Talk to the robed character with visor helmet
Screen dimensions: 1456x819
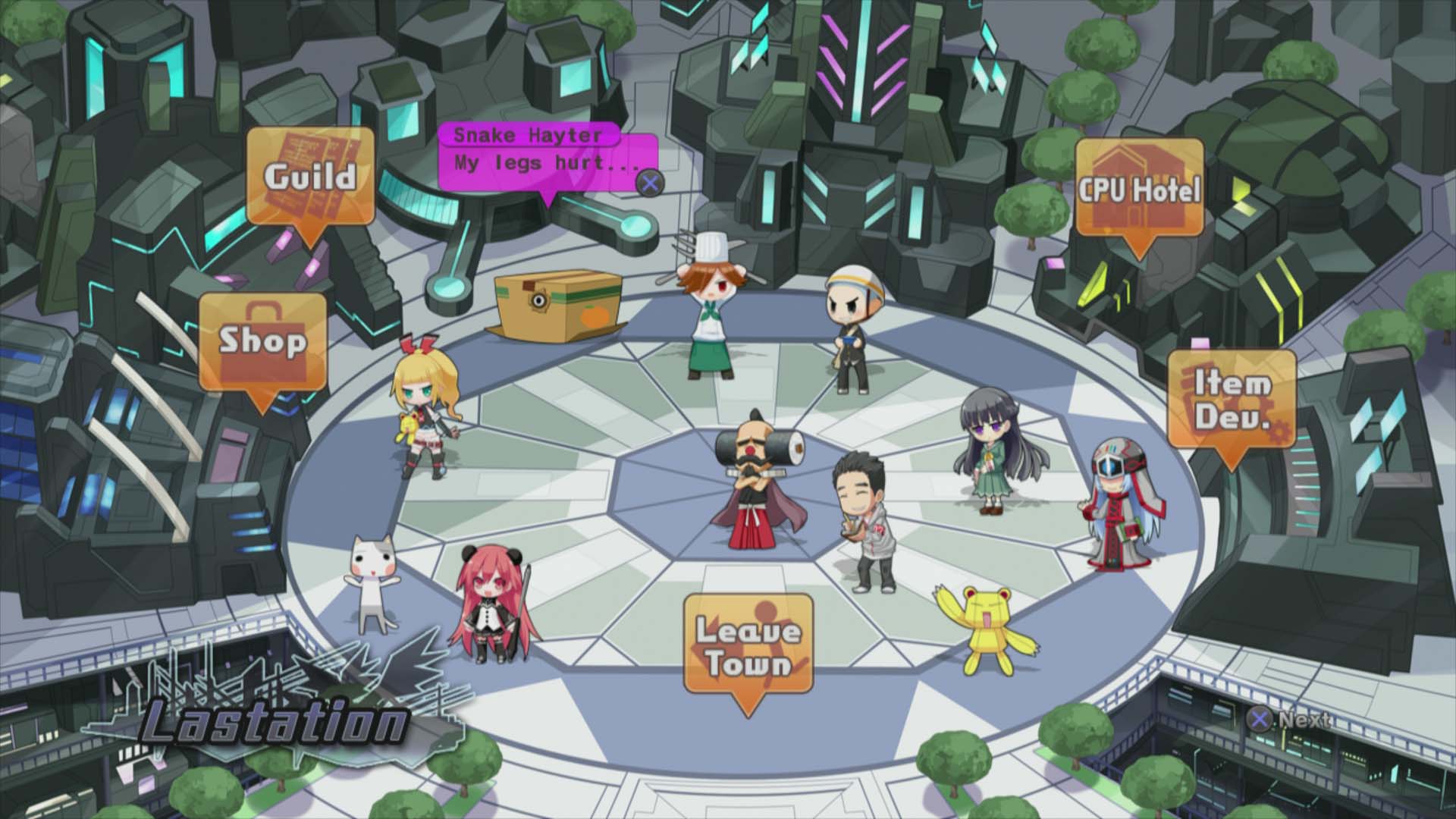[1115, 500]
